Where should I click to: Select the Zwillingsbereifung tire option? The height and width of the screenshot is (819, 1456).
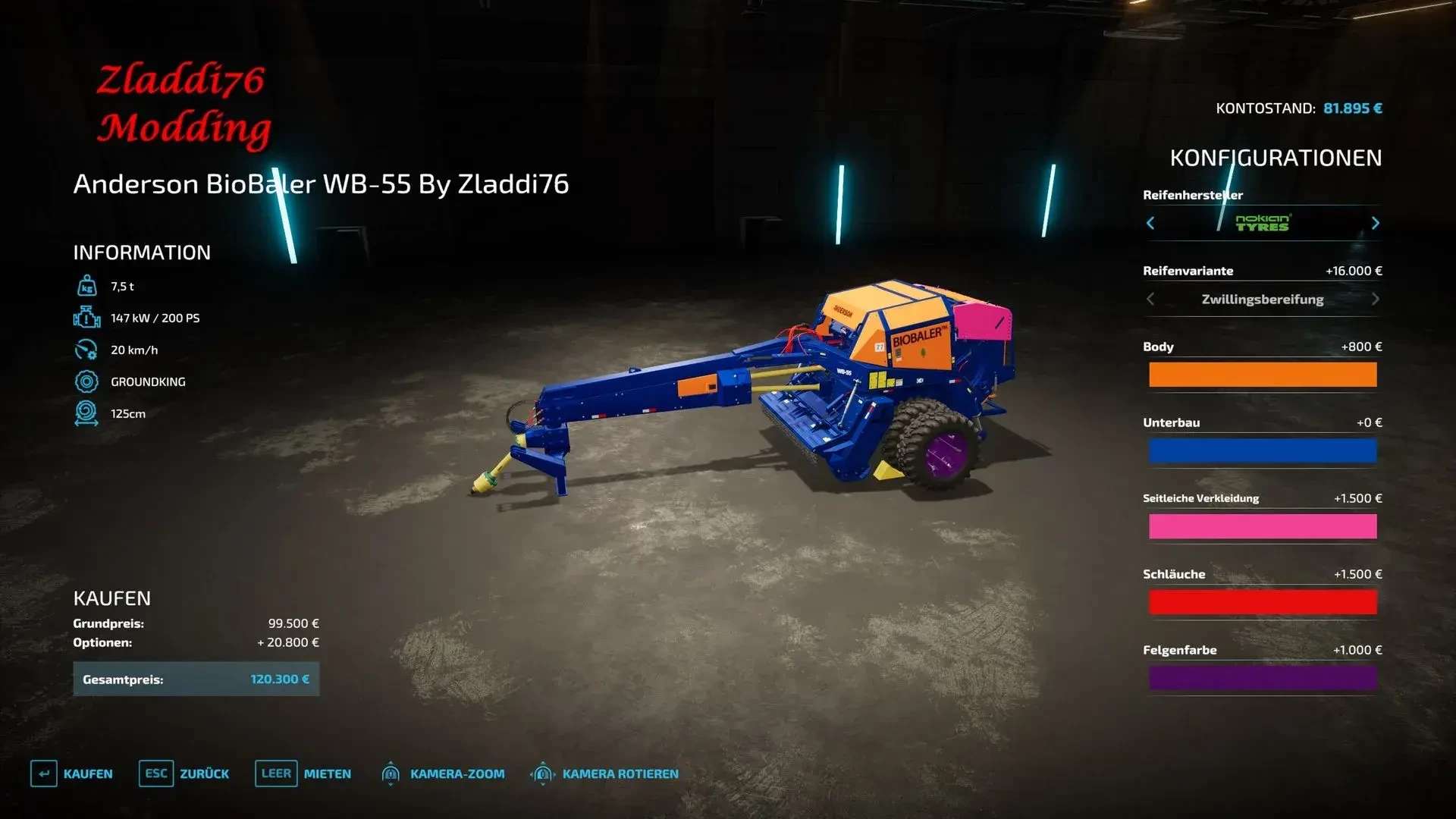(1262, 299)
